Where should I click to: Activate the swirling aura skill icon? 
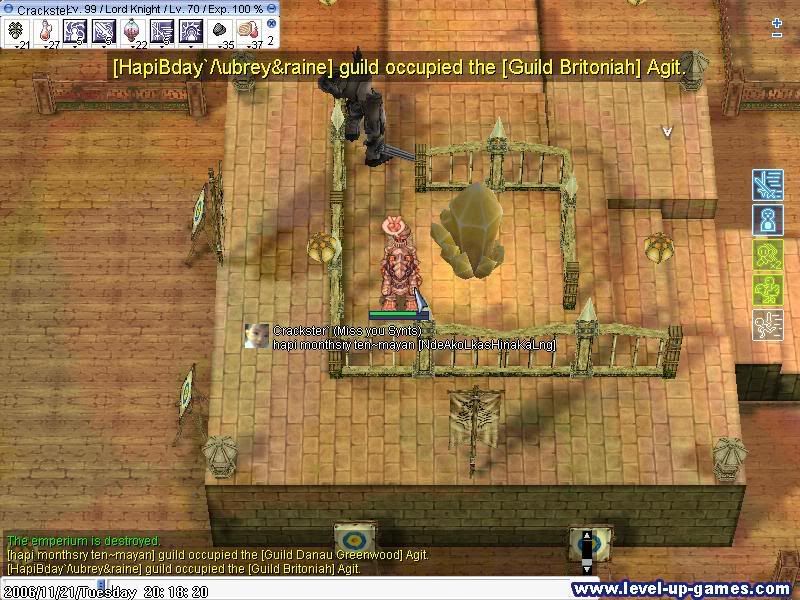click(75, 32)
